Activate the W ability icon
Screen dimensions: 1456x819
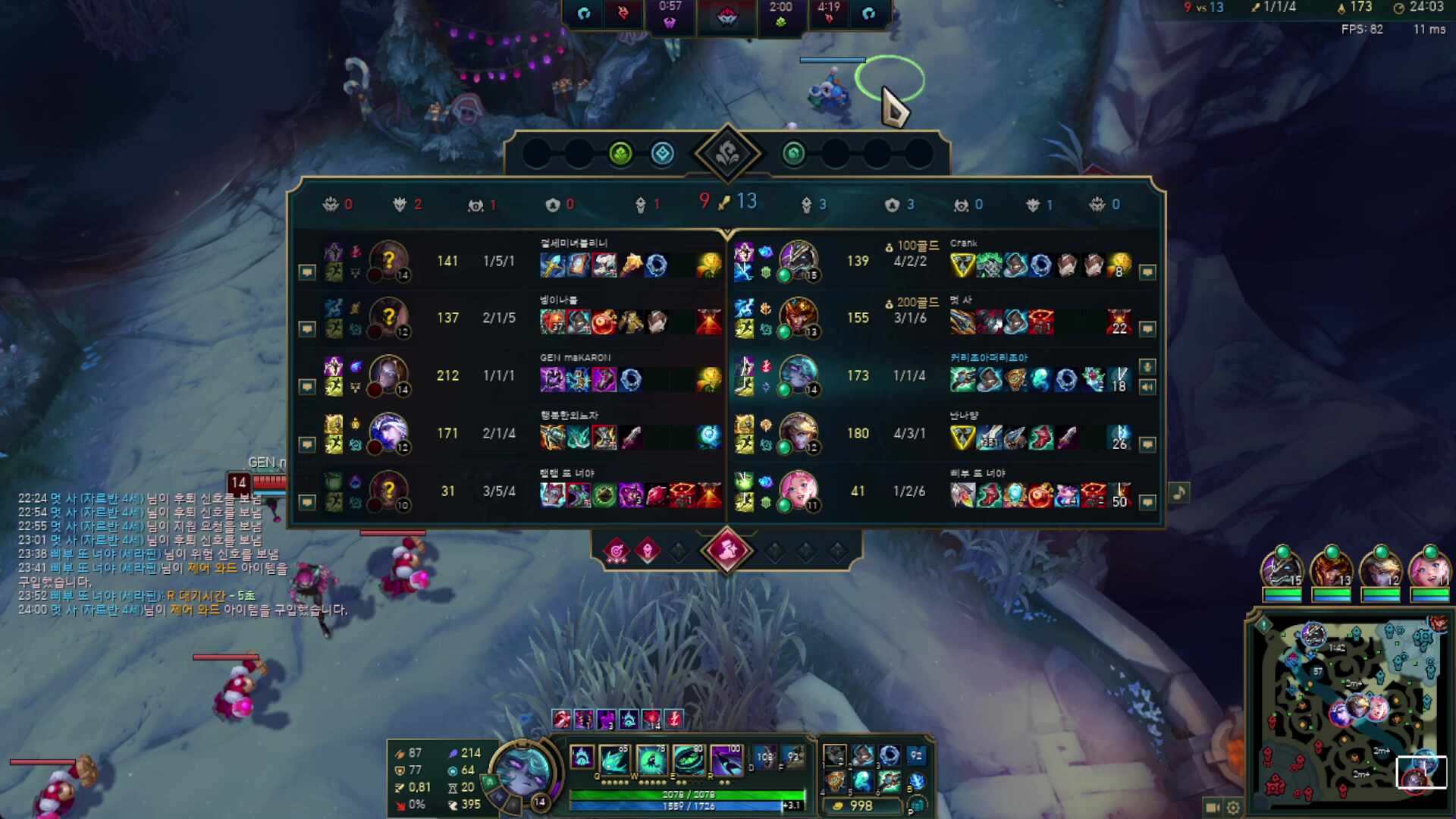(651, 758)
